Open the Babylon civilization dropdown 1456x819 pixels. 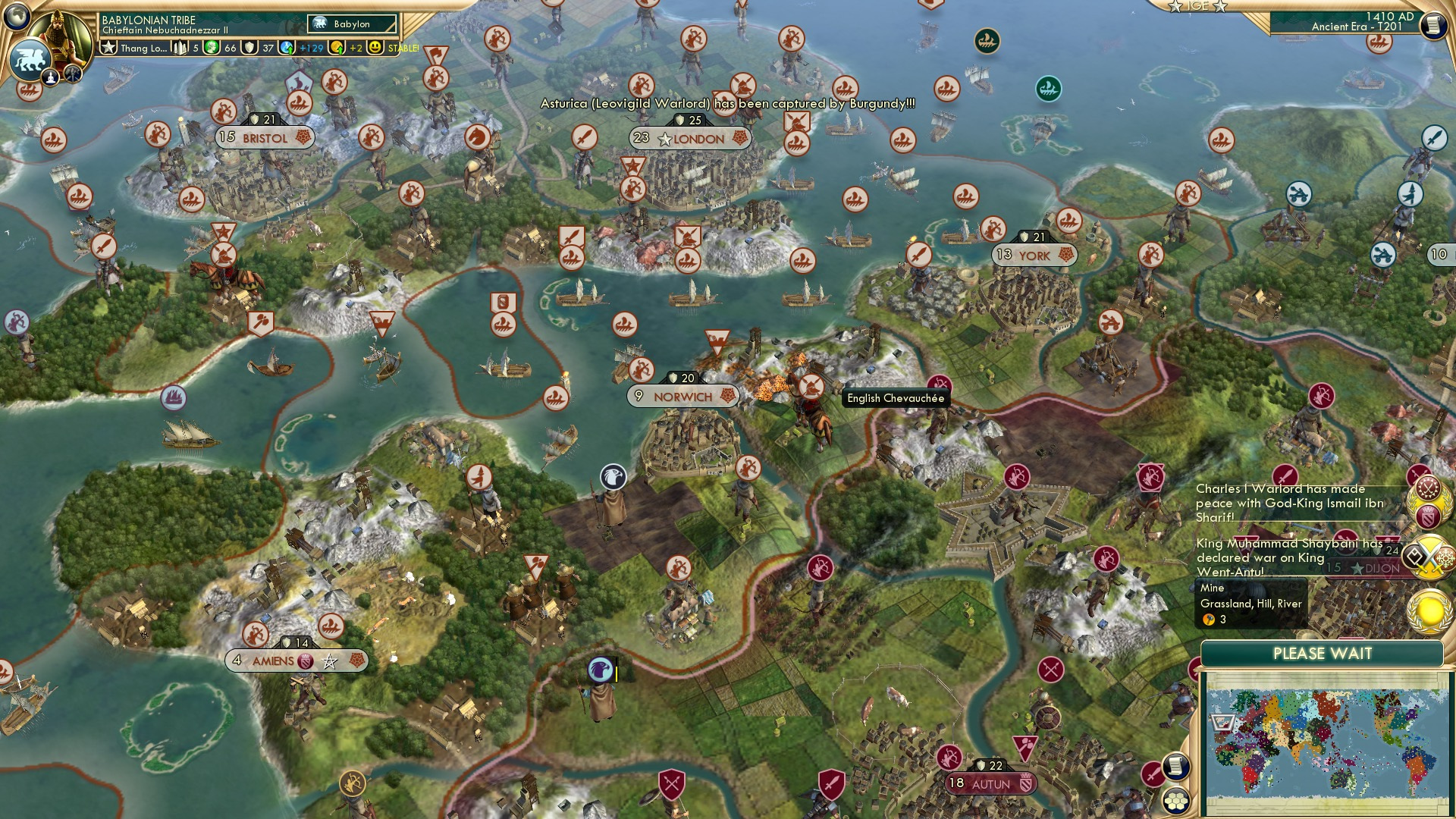tap(350, 24)
